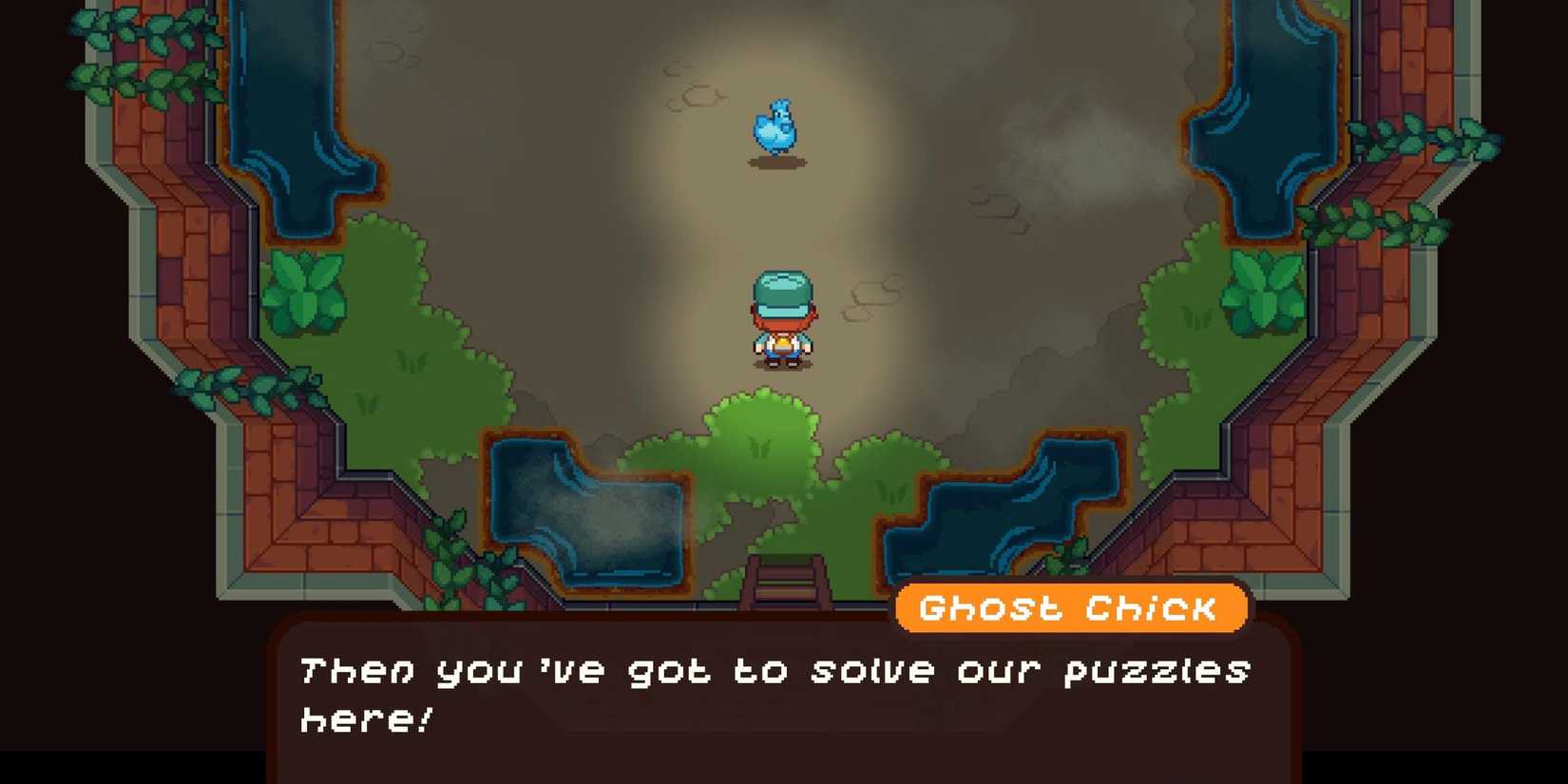Click the Ghost Chick name tag
Image resolution: width=1568 pixels, height=784 pixels.
coord(1069,608)
